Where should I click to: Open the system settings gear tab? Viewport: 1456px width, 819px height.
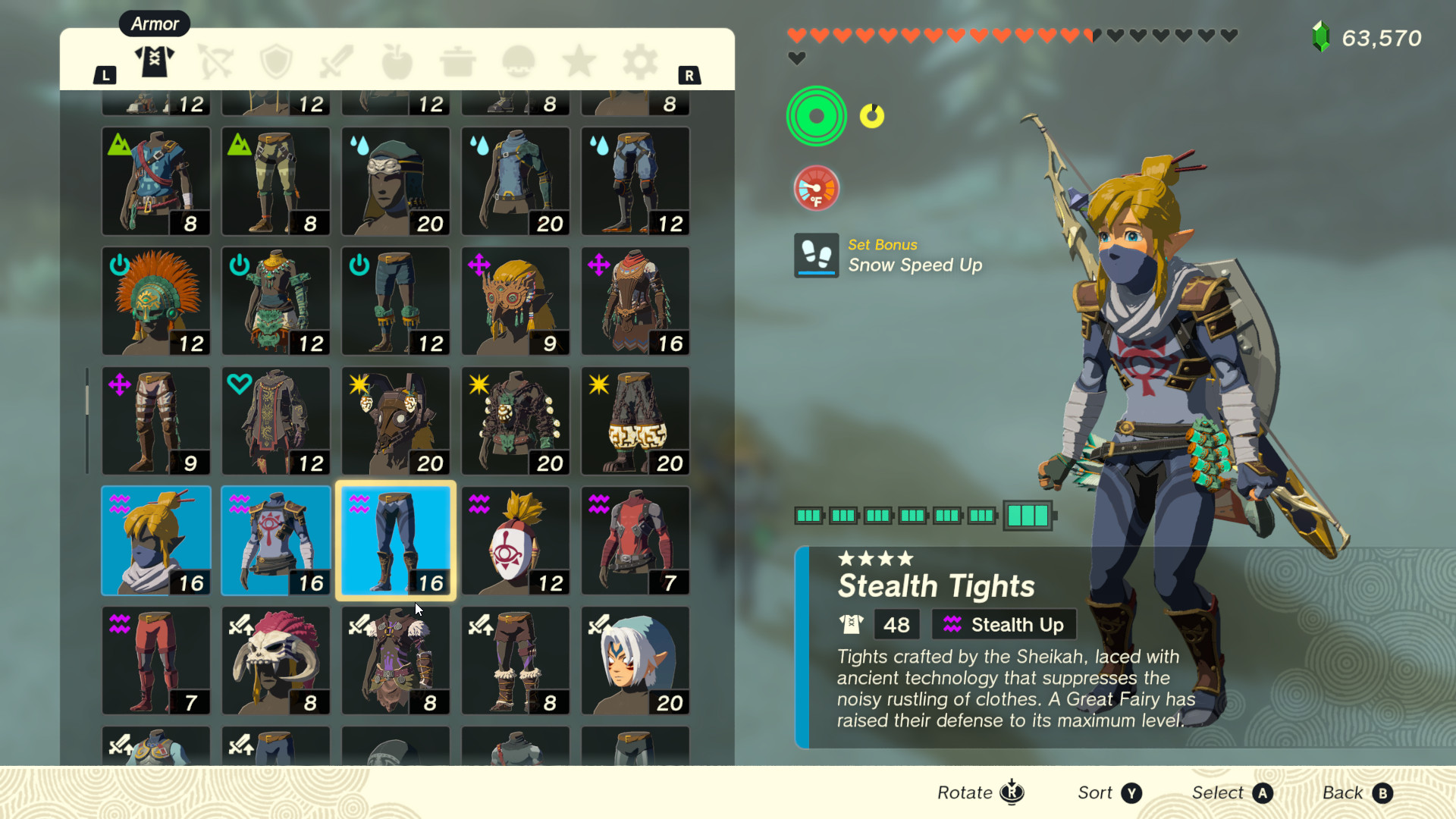tap(639, 61)
